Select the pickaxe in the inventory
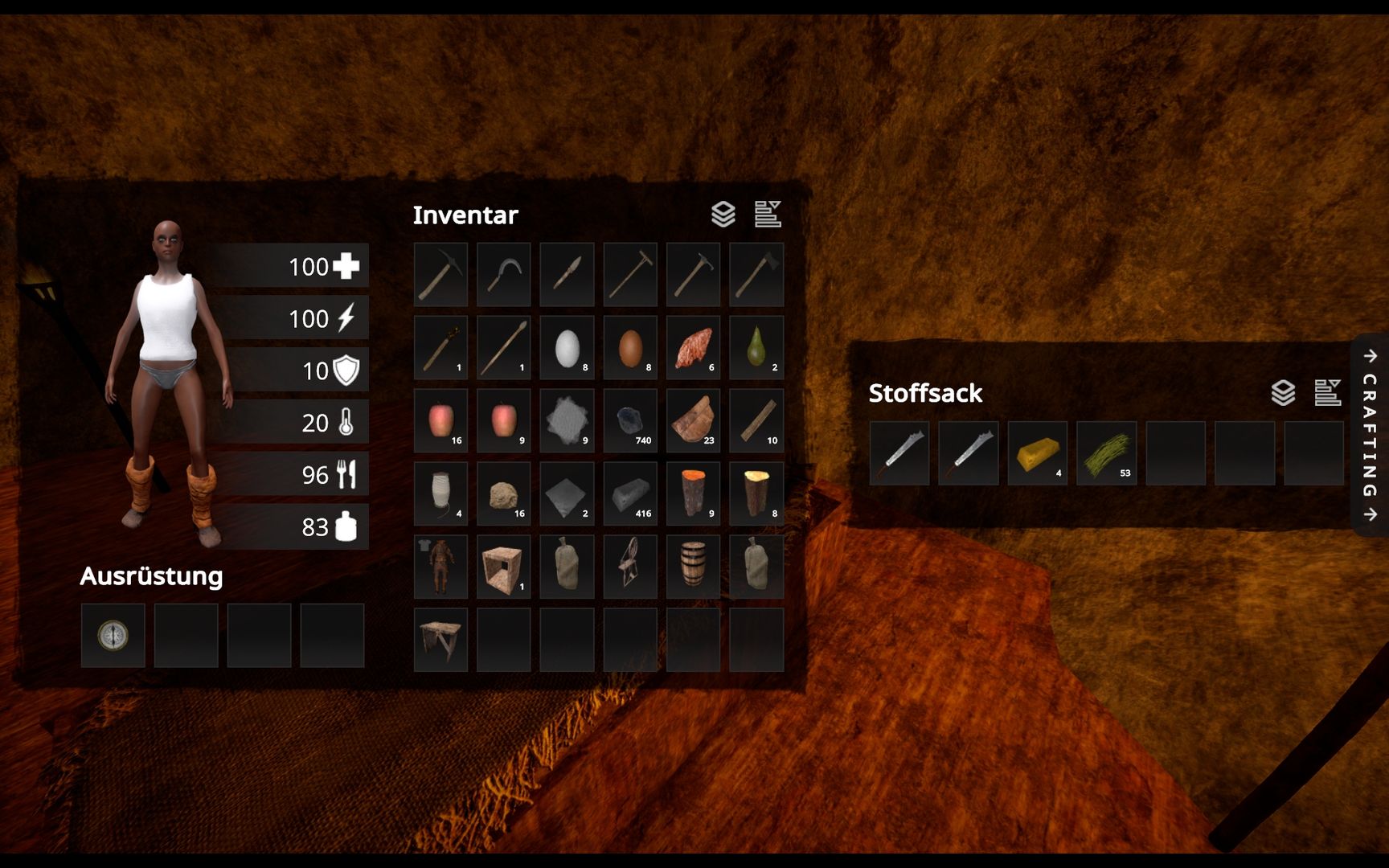Screen dimensions: 1389x868 pyautogui.click(x=440, y=274)
